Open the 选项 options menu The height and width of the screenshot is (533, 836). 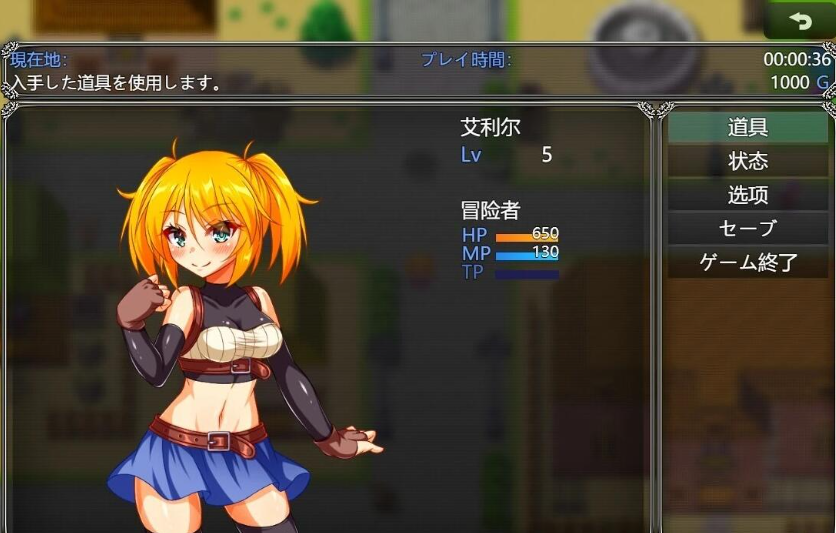[747, 195]
